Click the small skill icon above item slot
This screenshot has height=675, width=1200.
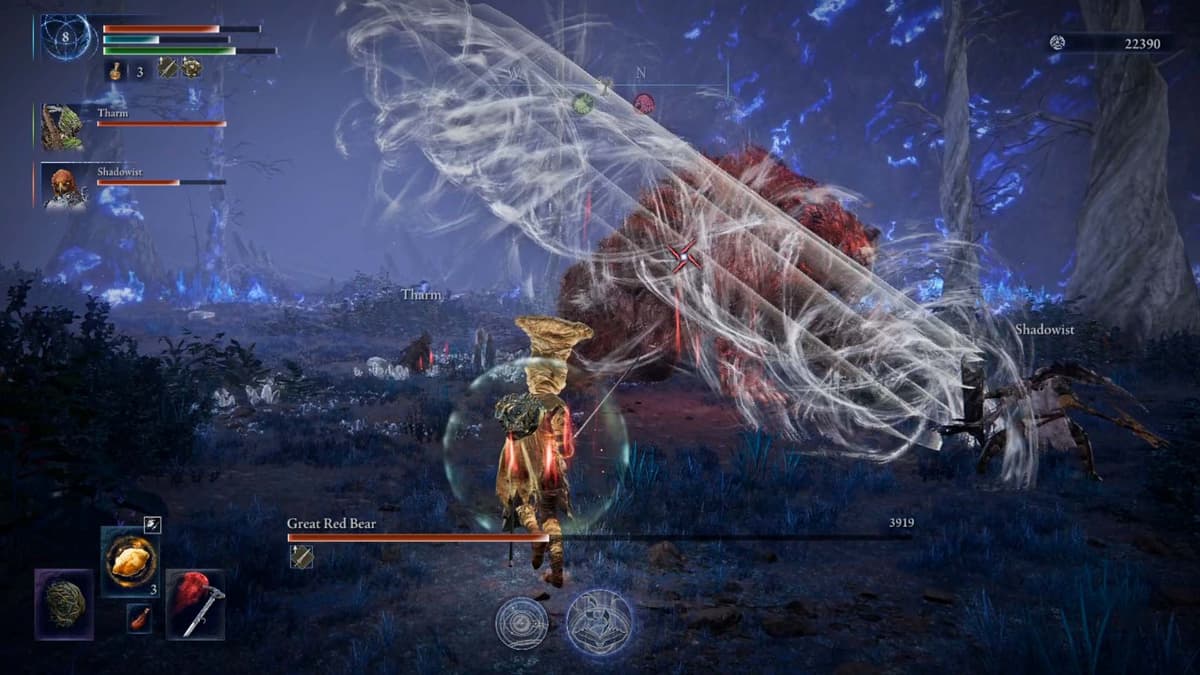152,523
